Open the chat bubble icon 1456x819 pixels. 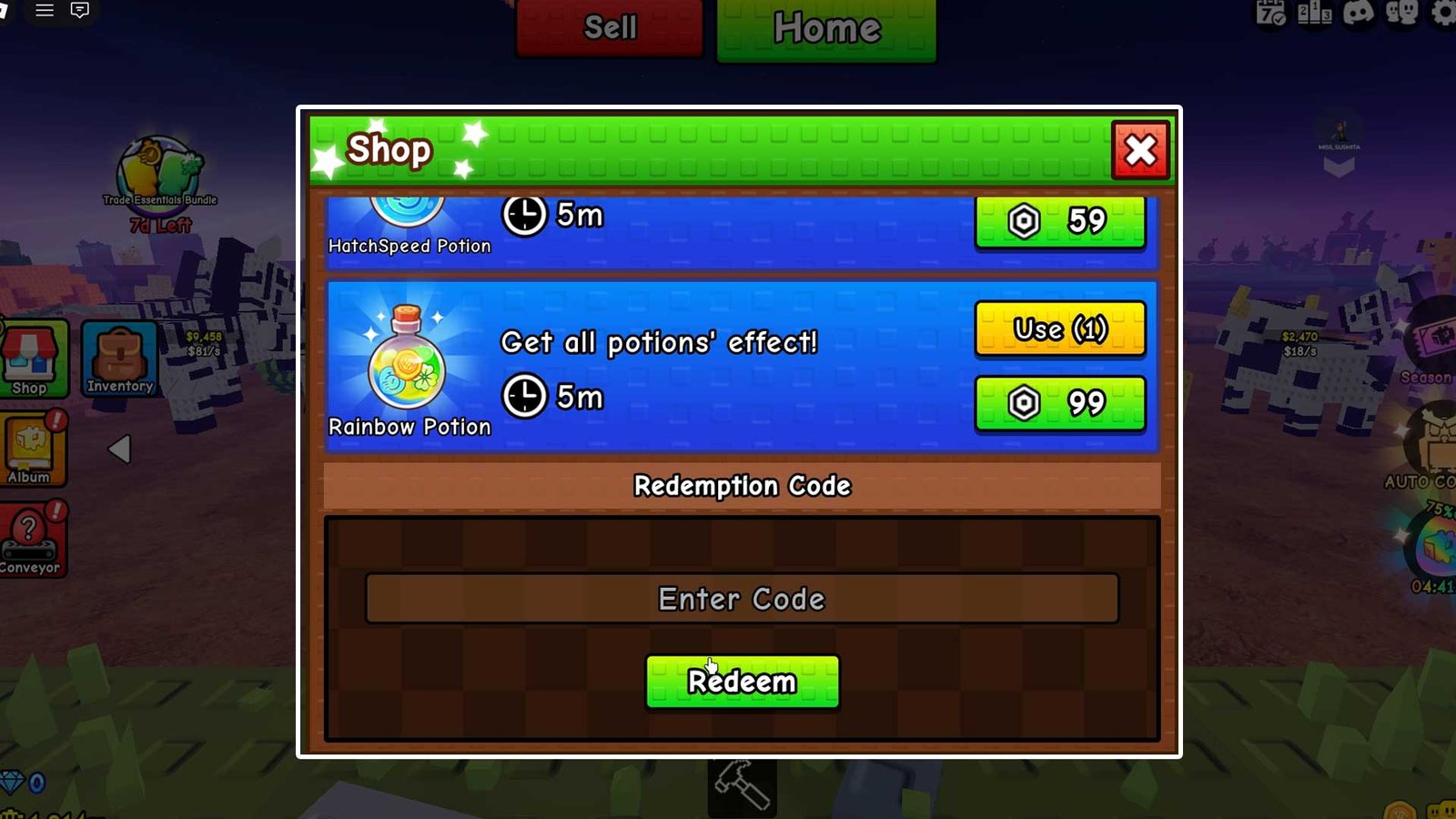coord(80,13)
